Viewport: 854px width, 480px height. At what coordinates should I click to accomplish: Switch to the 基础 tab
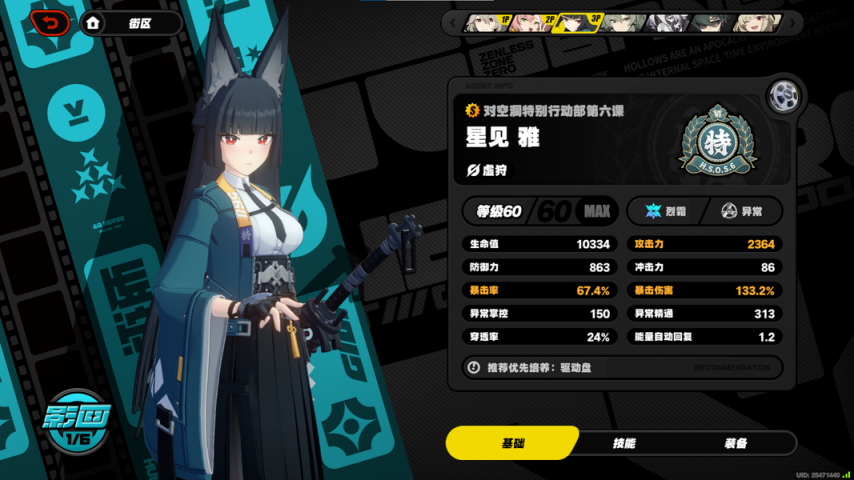pyautogui.click(x=513, y=443)
